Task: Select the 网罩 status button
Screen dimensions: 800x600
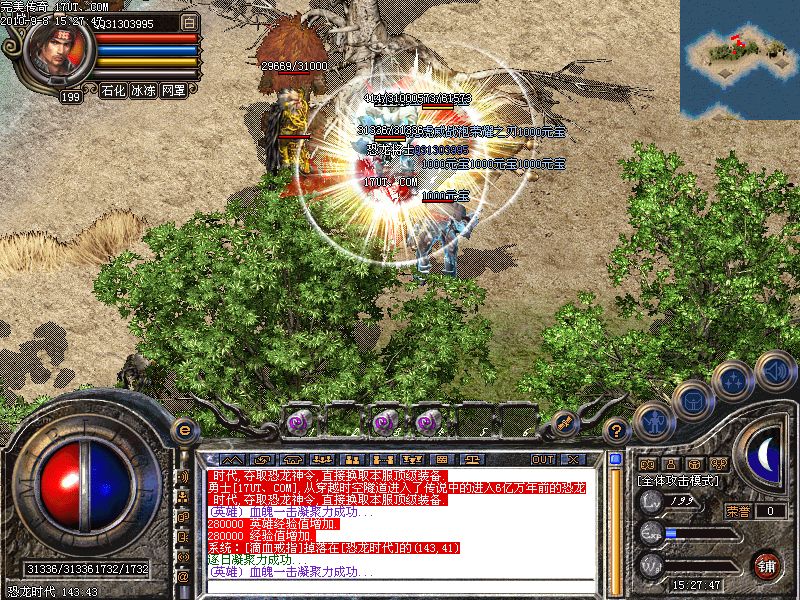Action: click(x=173, y=90)
